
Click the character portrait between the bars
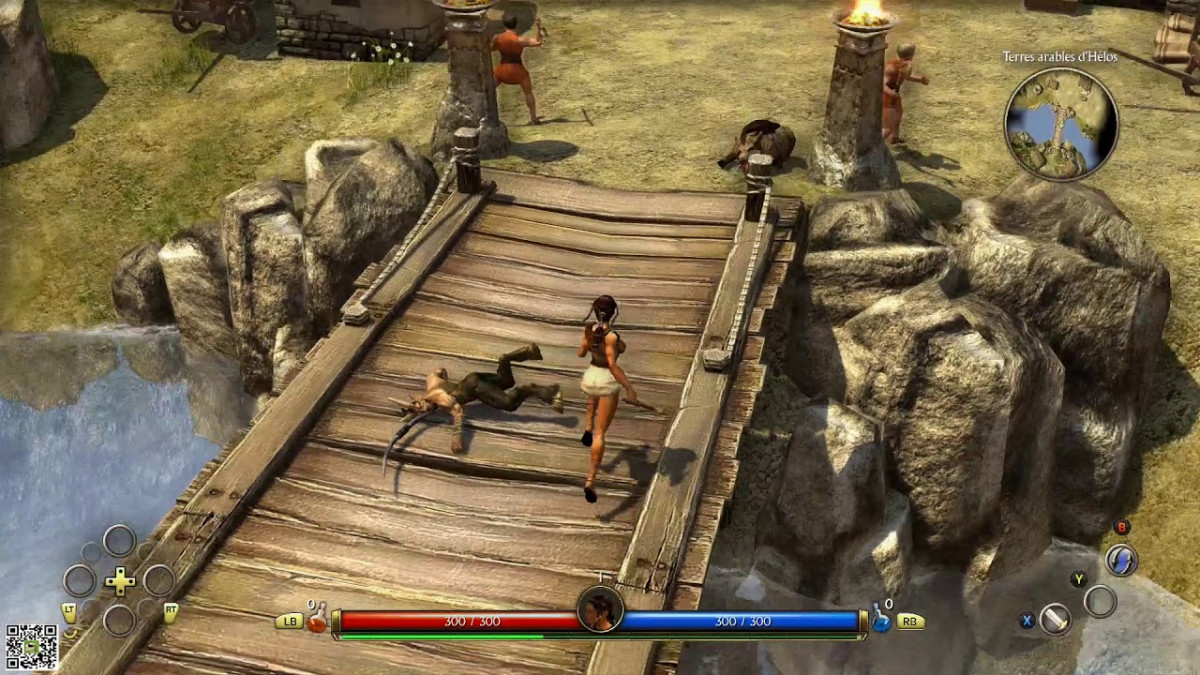(600, 609)
